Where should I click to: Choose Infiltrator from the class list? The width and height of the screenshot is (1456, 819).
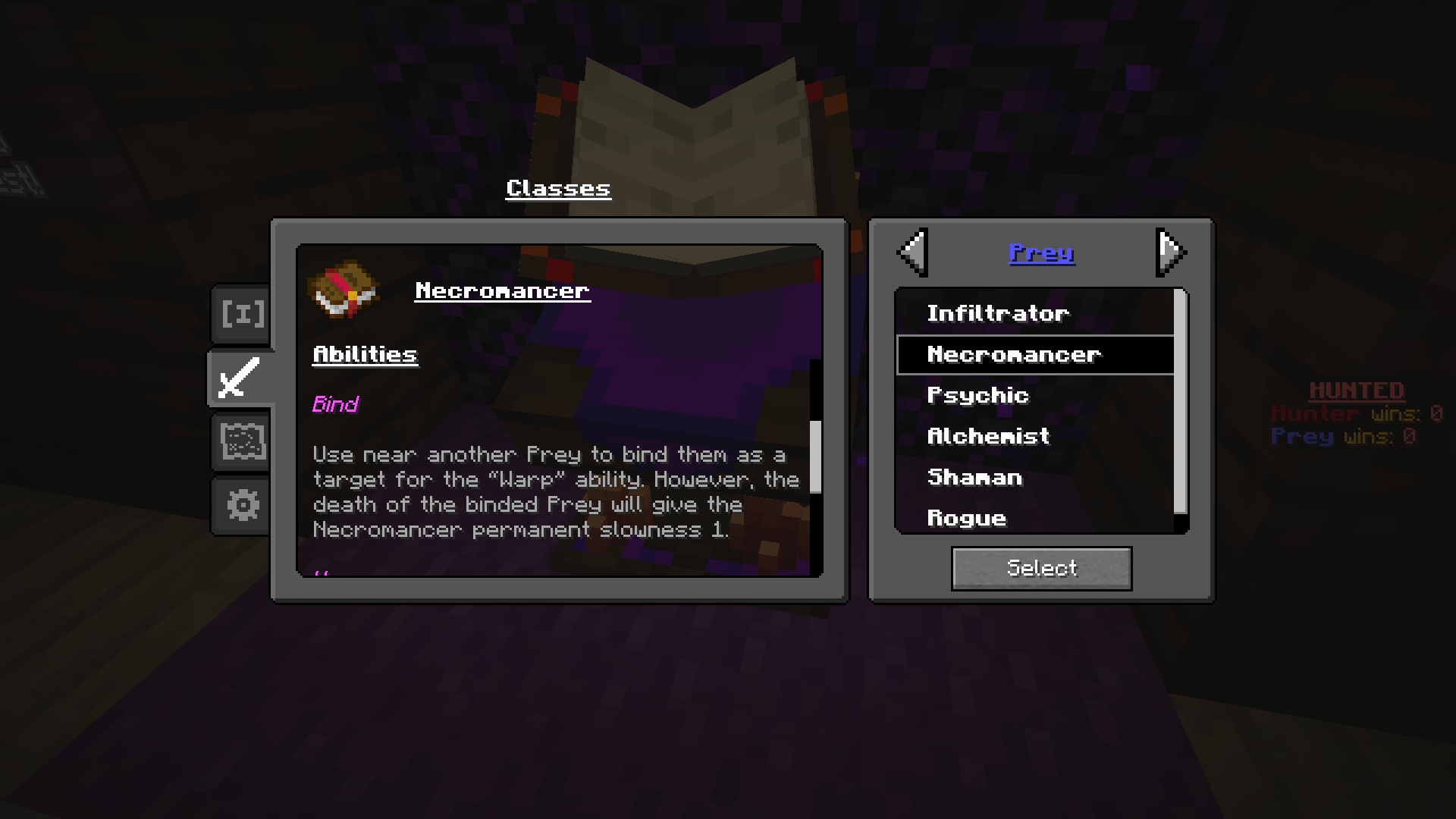click(998, 312)
